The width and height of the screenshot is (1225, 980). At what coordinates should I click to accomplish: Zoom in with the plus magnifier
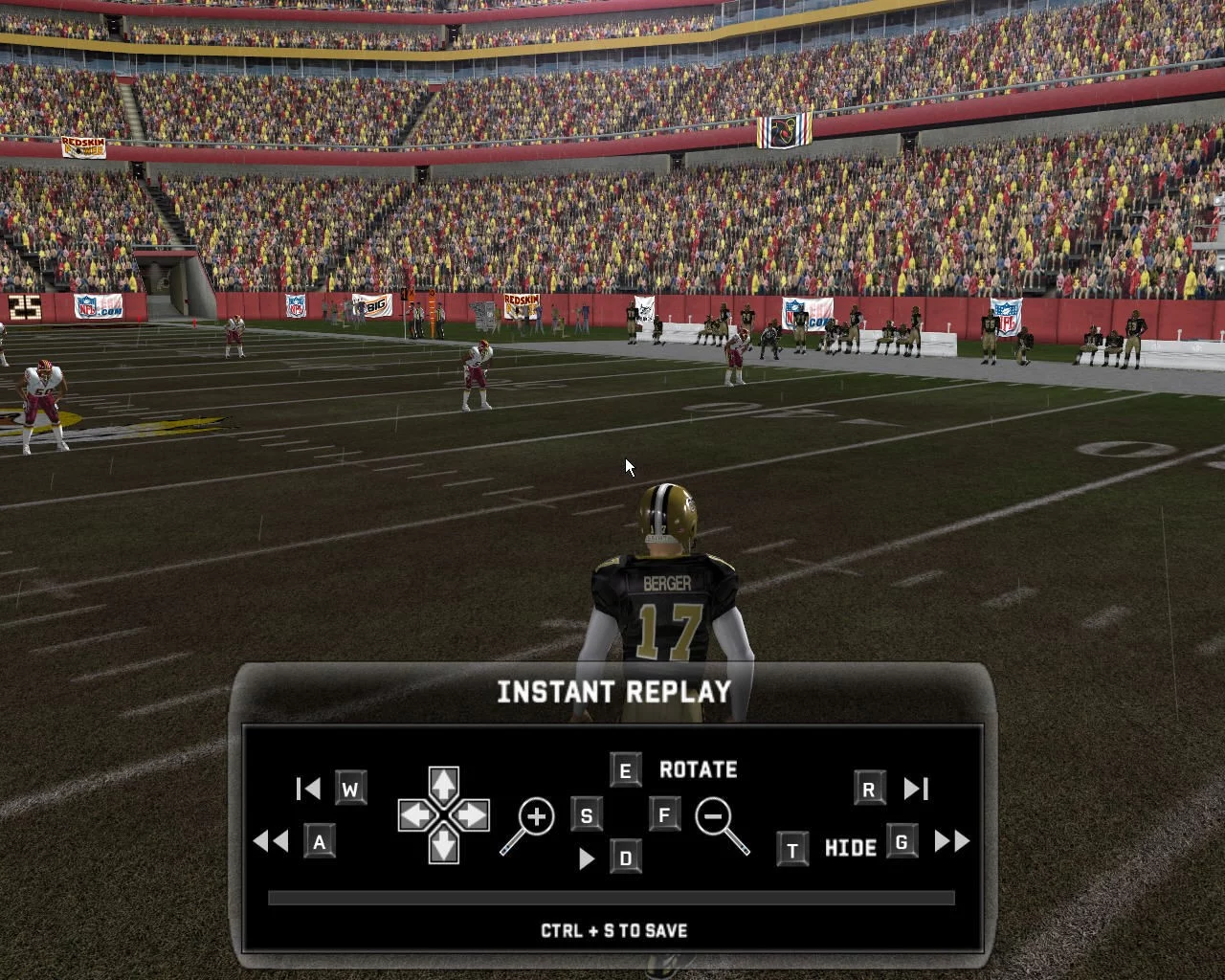click(530, 823)
